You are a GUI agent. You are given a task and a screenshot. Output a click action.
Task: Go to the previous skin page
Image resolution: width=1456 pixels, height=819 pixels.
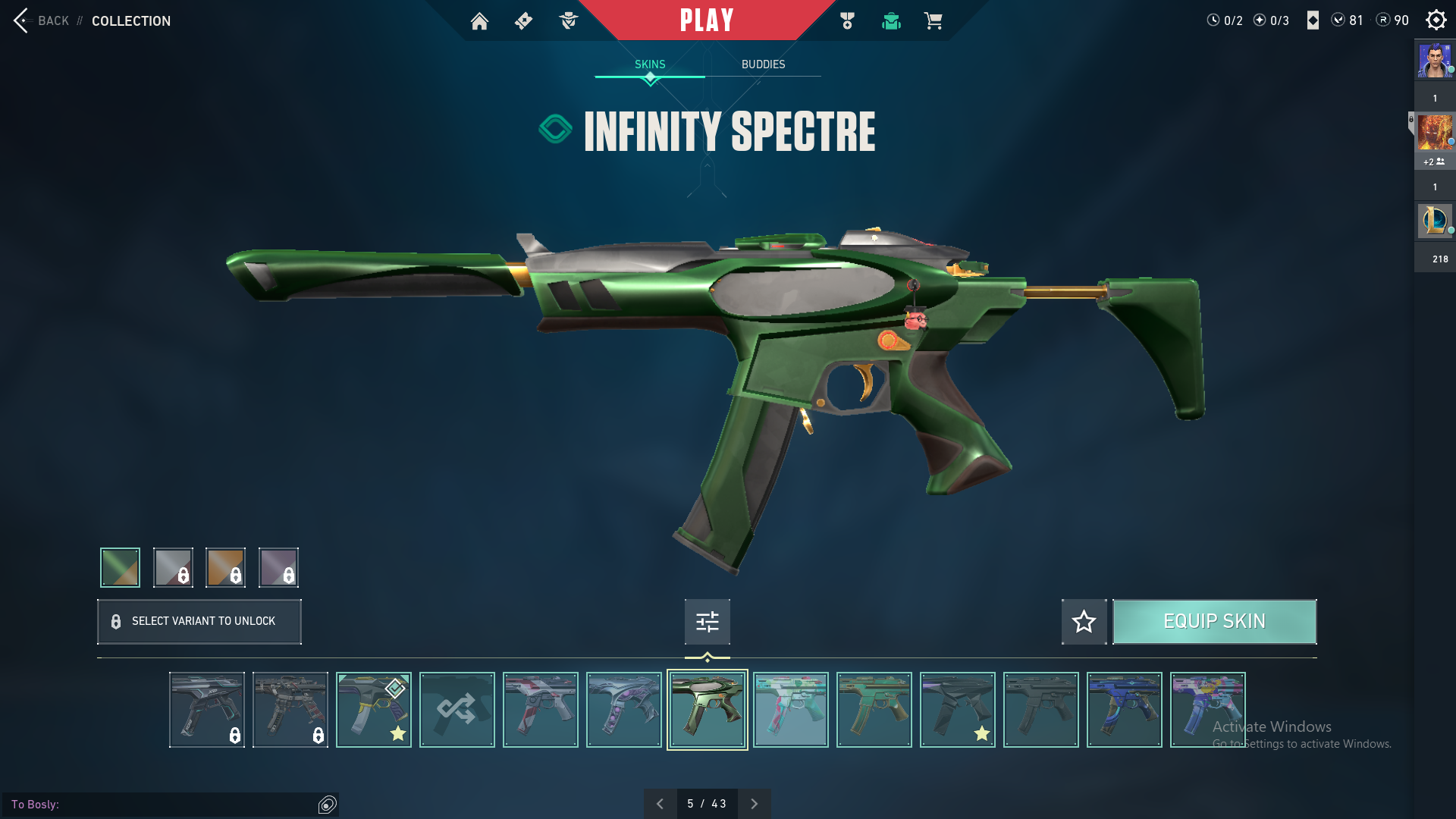pyautogui.click(x=660, y=804)
